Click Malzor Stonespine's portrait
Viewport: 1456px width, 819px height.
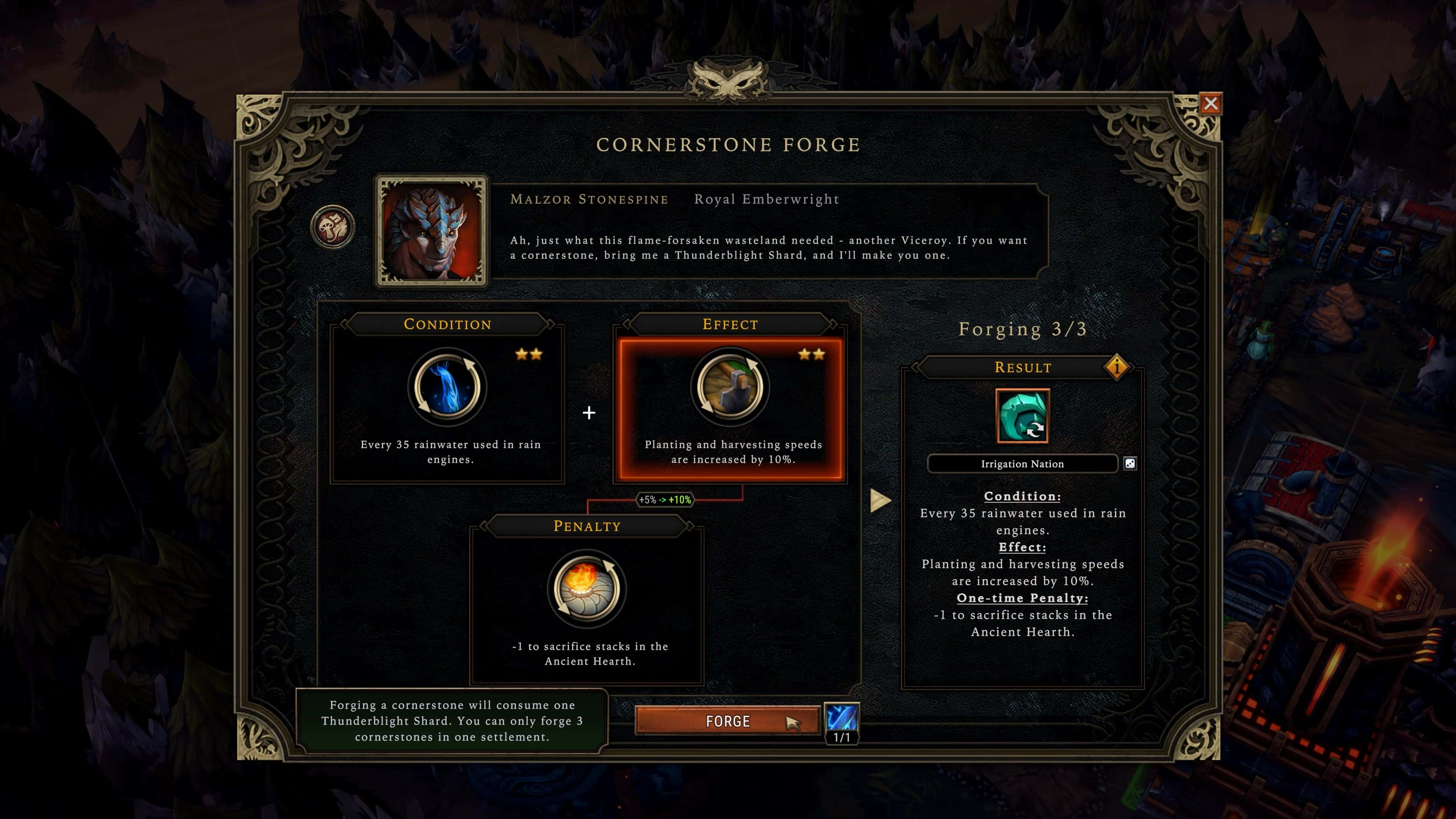pyautogui.click(x=432, y=230)
